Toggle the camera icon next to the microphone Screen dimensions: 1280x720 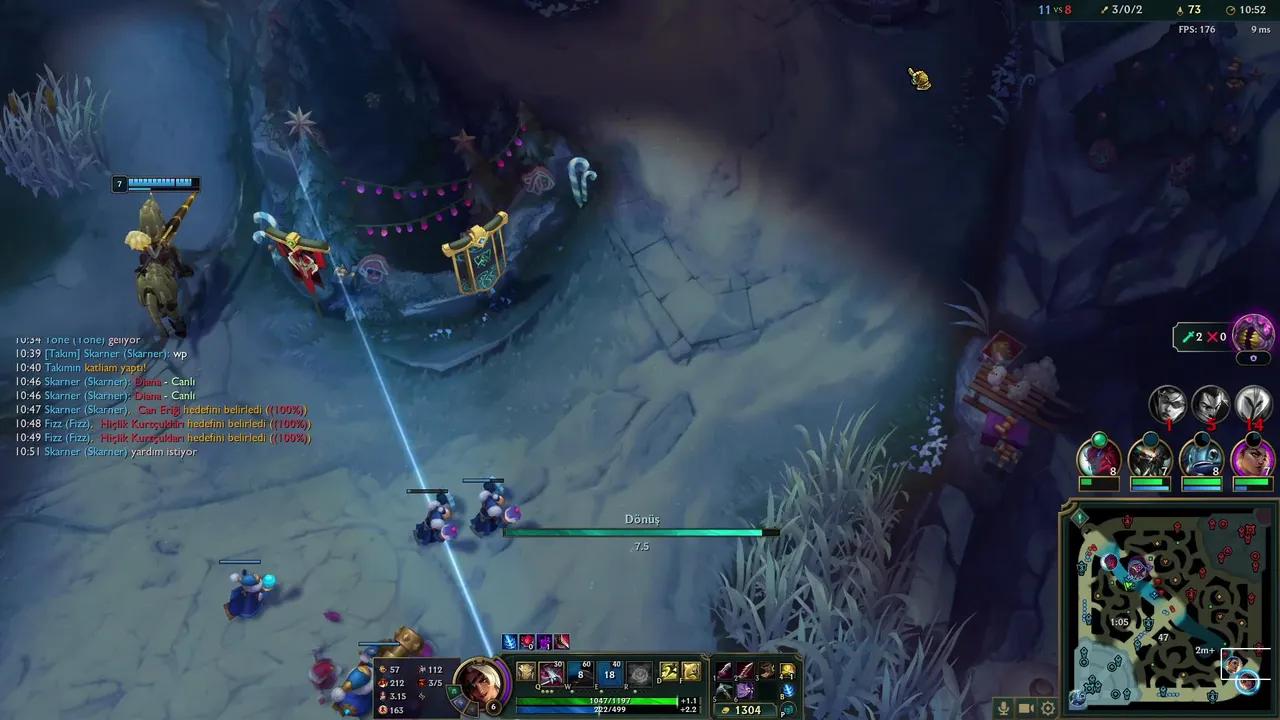[x=1026, y=707]
